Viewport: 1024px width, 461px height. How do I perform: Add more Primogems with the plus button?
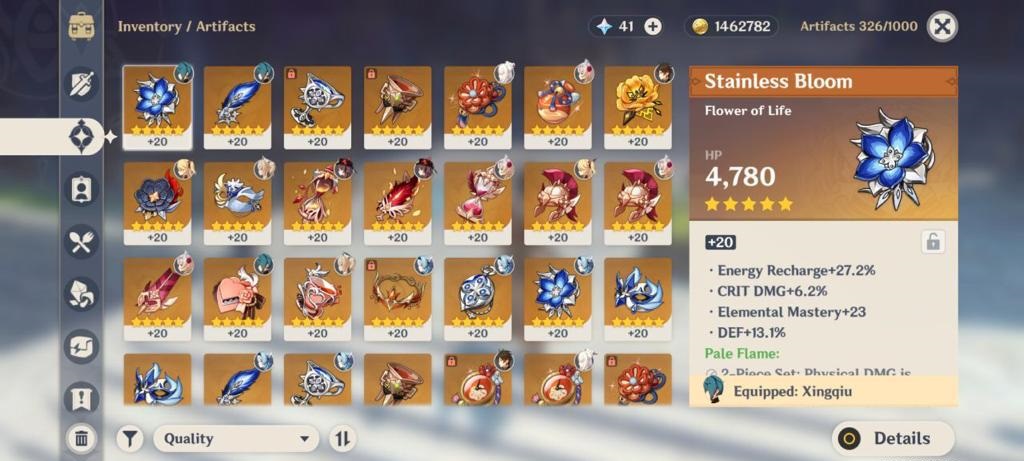653,27
